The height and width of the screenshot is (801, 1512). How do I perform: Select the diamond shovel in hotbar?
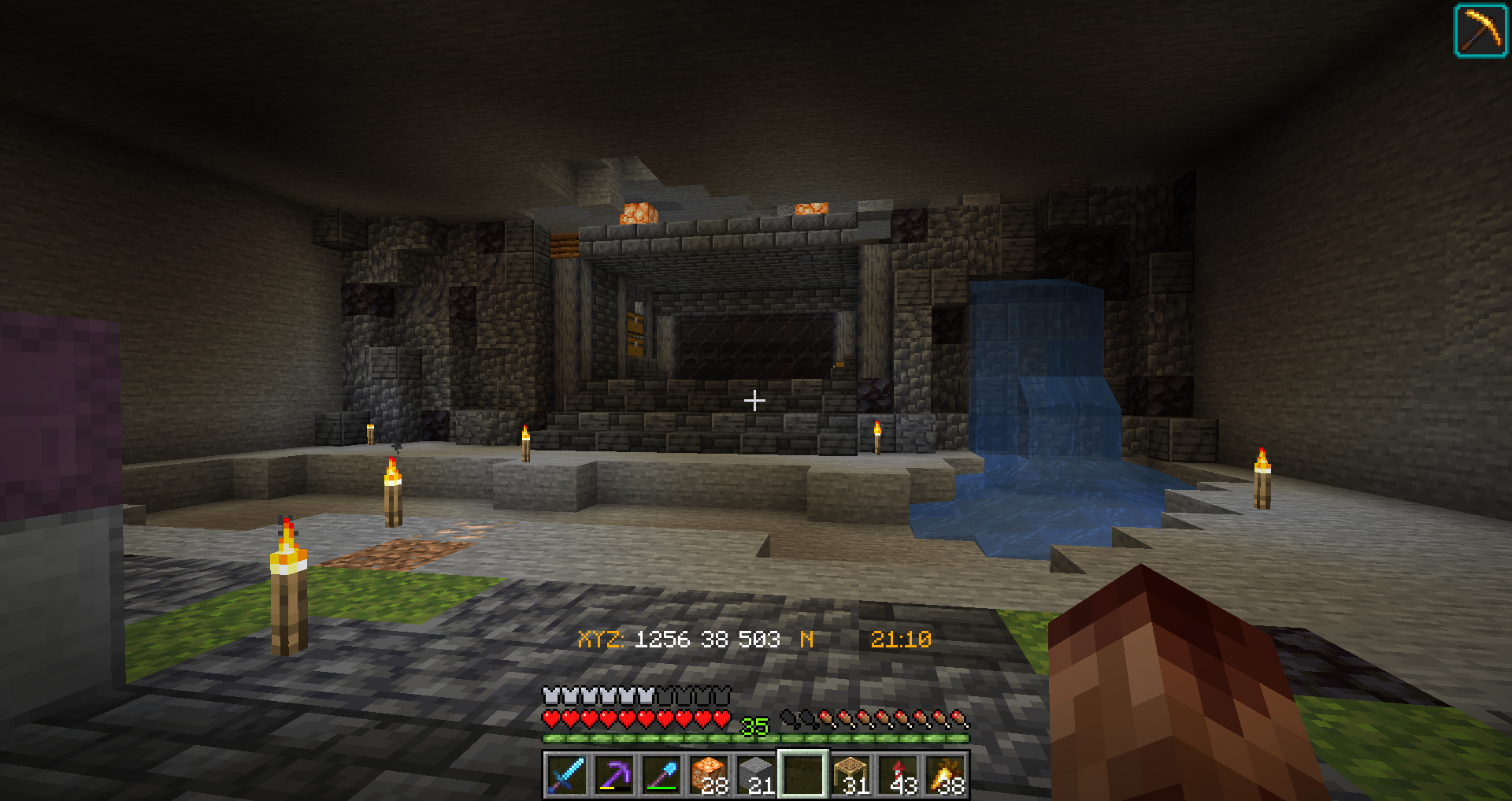click(661, 774)
